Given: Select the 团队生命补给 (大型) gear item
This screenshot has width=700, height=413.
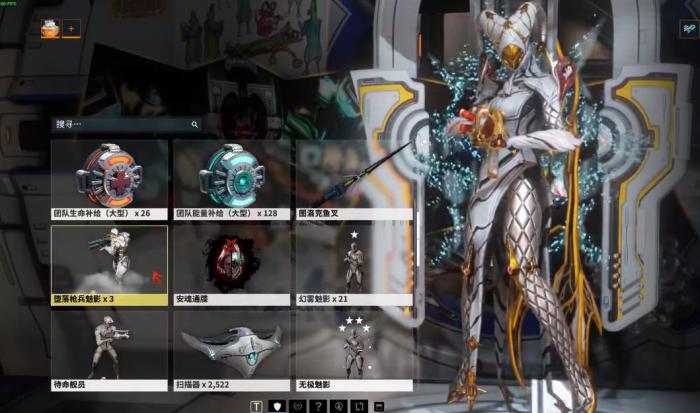Looking at the screenshot, I should pos(109,178).
